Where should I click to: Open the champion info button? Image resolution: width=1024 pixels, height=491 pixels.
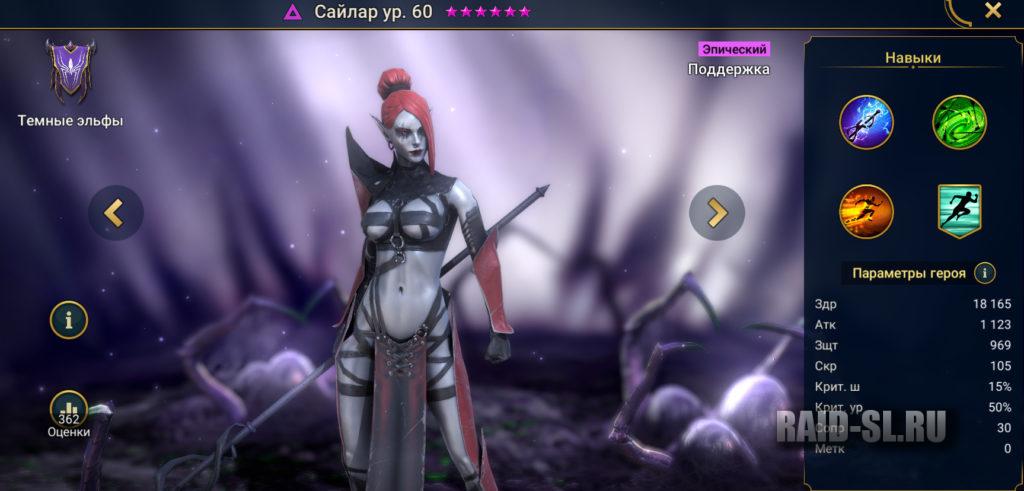tap(69, 320)
